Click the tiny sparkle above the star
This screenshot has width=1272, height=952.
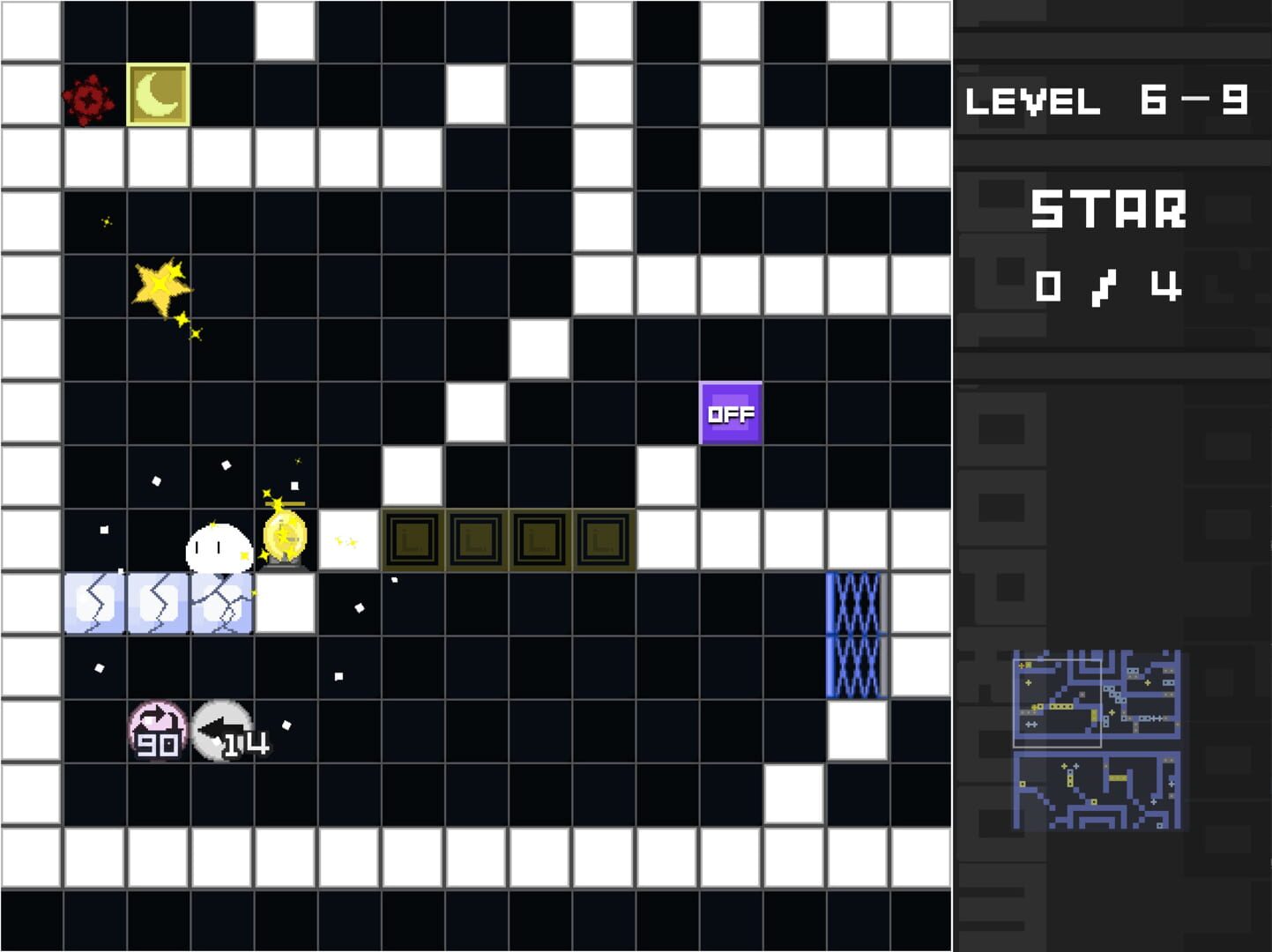tap(108, 221)
